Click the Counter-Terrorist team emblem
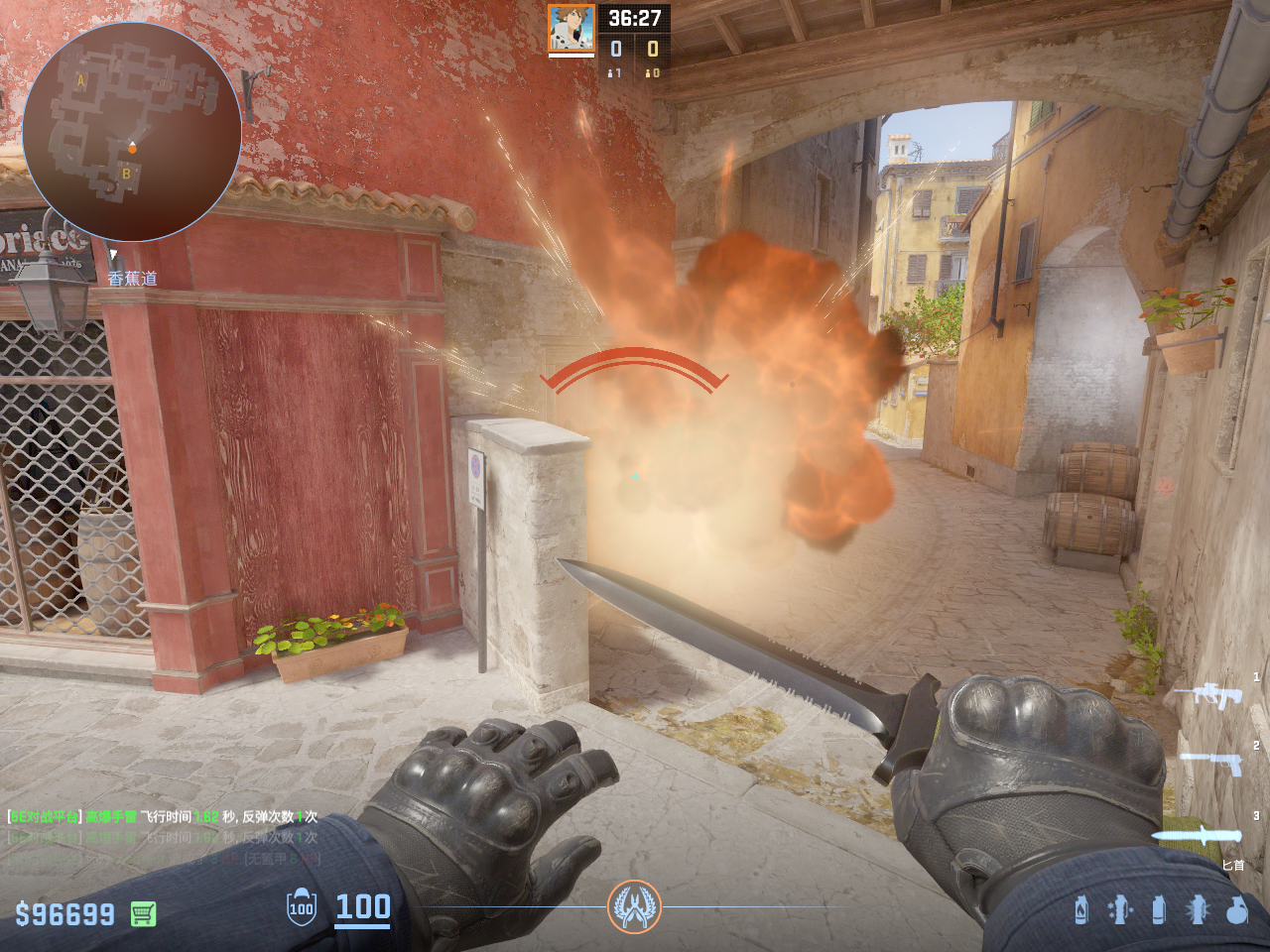Image resolution: width=1270 pixels, height=952 pixels. (634, 906)
